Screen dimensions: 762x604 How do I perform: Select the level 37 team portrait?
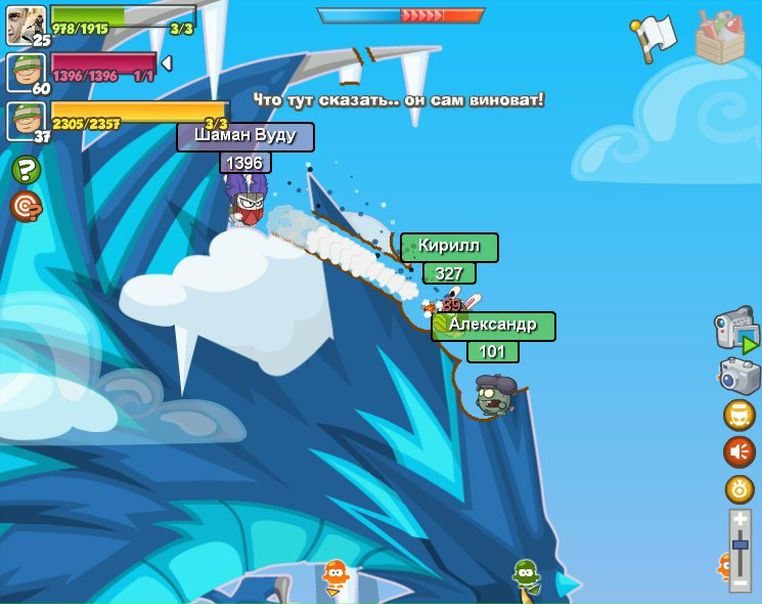point(26,121)
